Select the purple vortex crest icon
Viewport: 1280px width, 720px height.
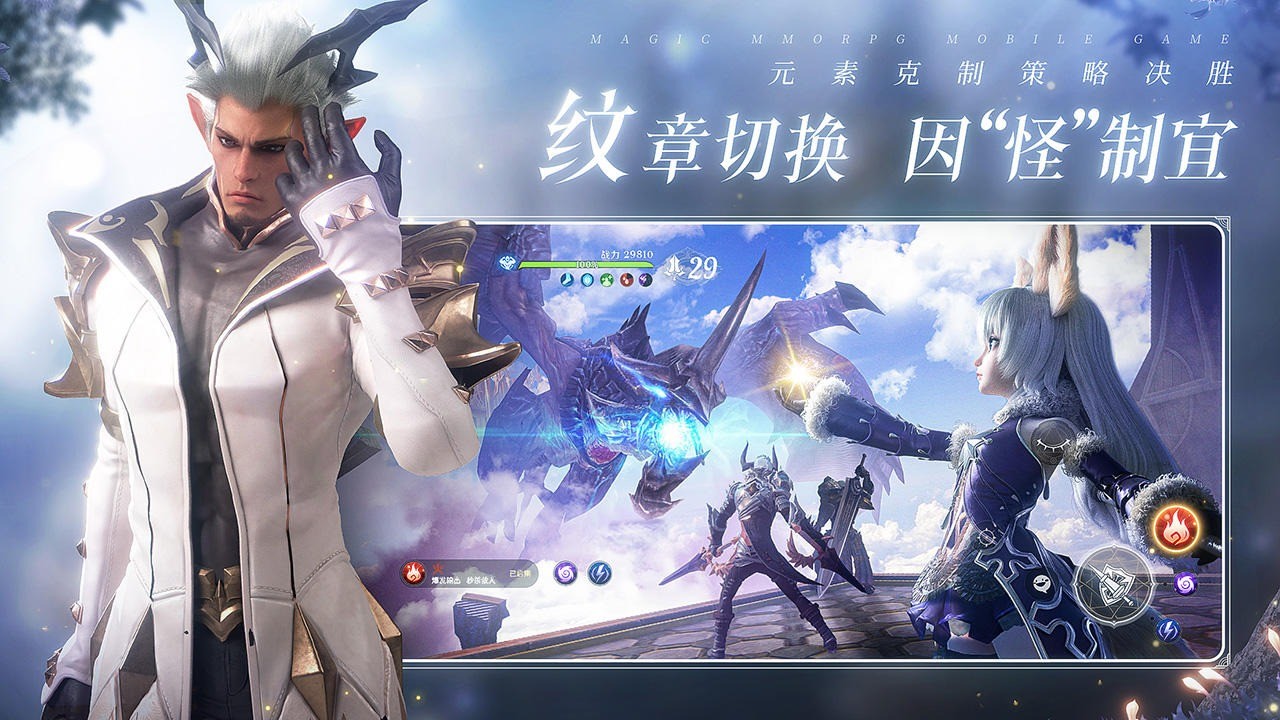(1185, 584)
